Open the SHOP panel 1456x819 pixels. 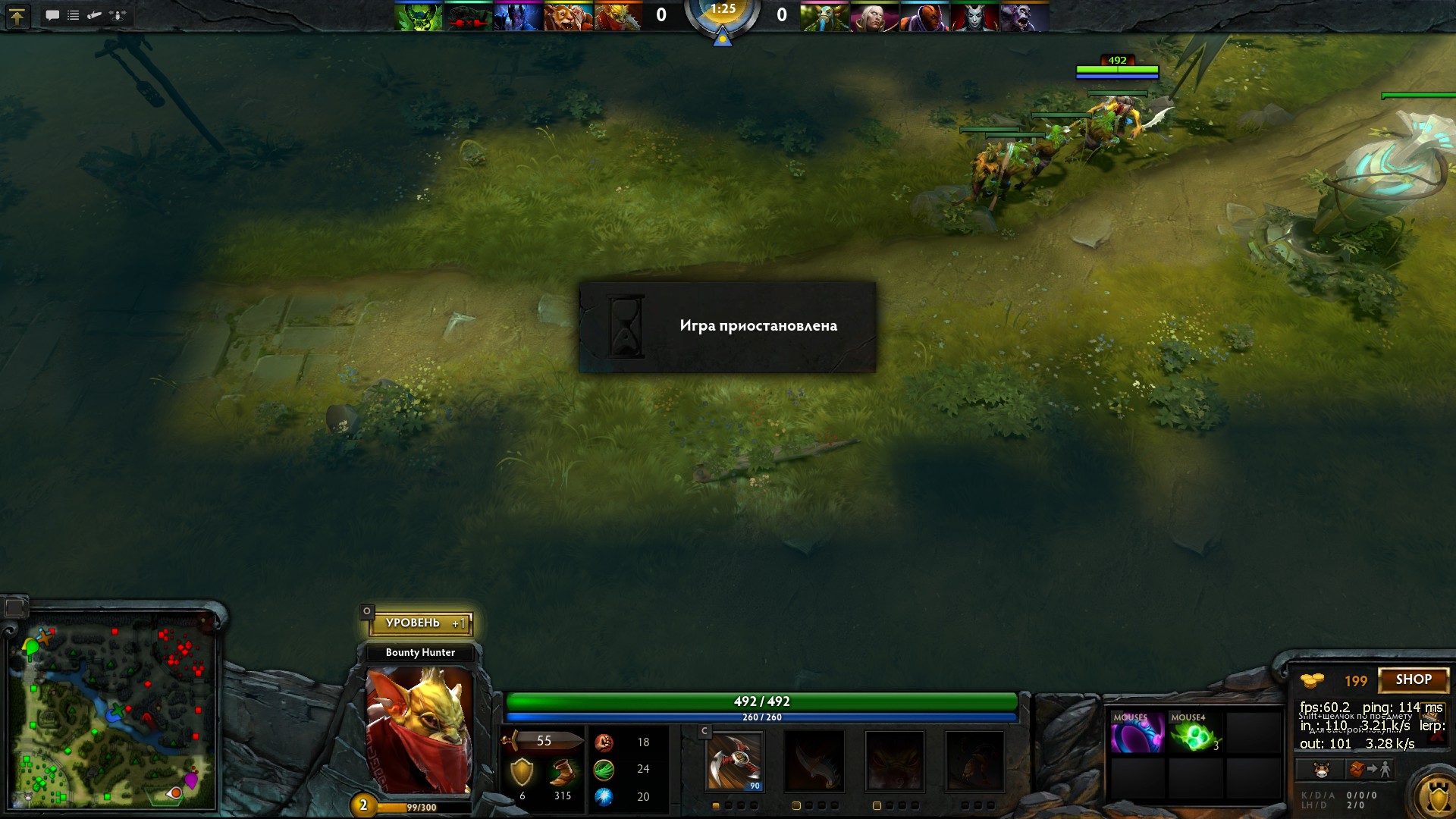(1413, 680)
